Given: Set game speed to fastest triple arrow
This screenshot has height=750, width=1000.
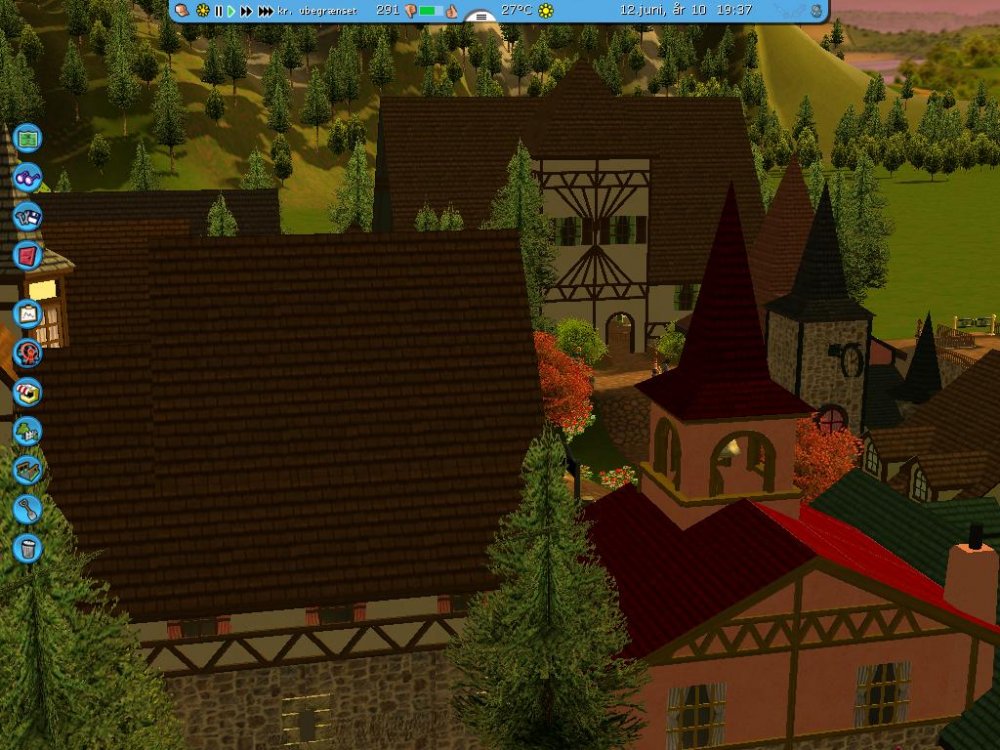Looking at the screenshot, I should pyautogui.click(x=265, y=10).
